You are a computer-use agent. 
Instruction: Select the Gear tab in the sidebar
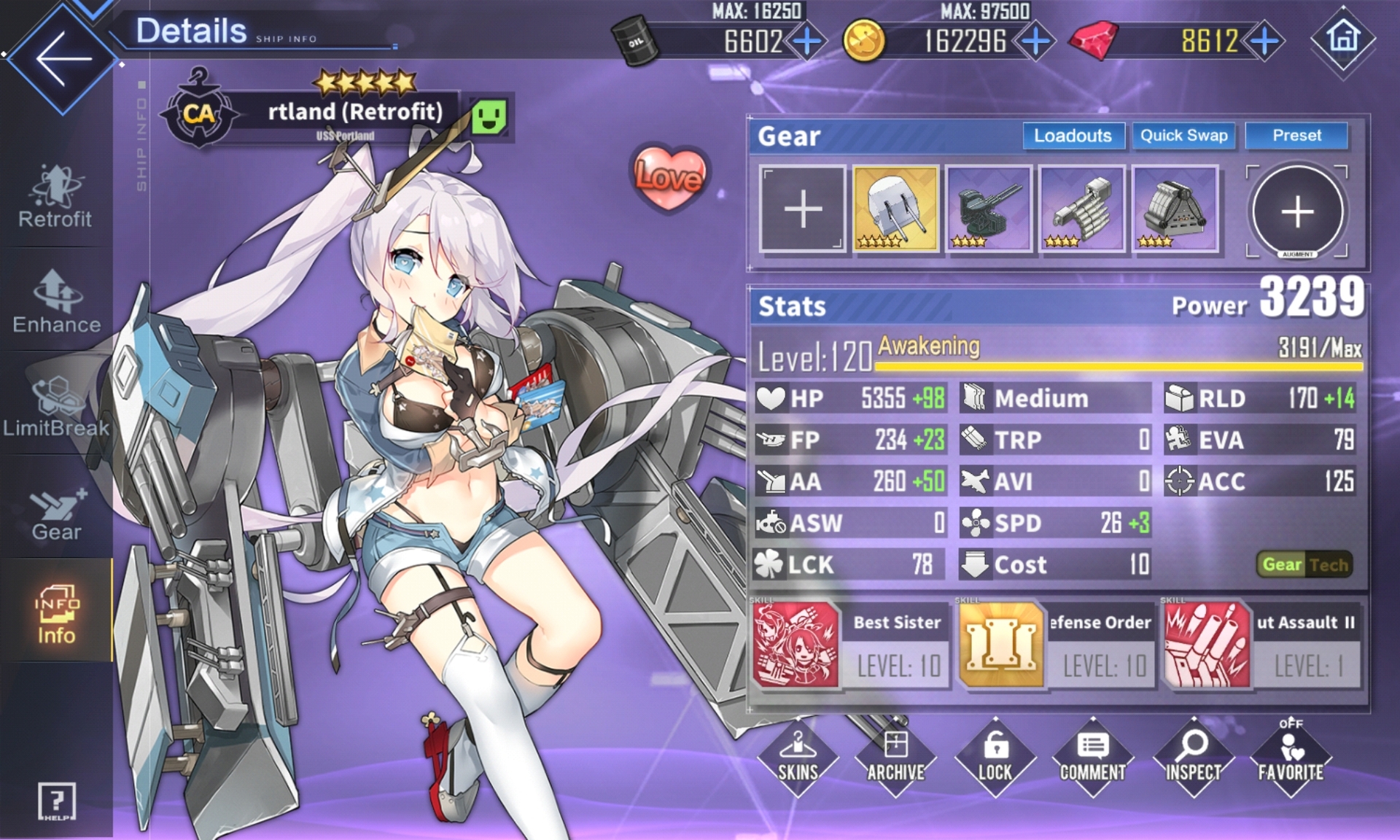coord(56,513)
